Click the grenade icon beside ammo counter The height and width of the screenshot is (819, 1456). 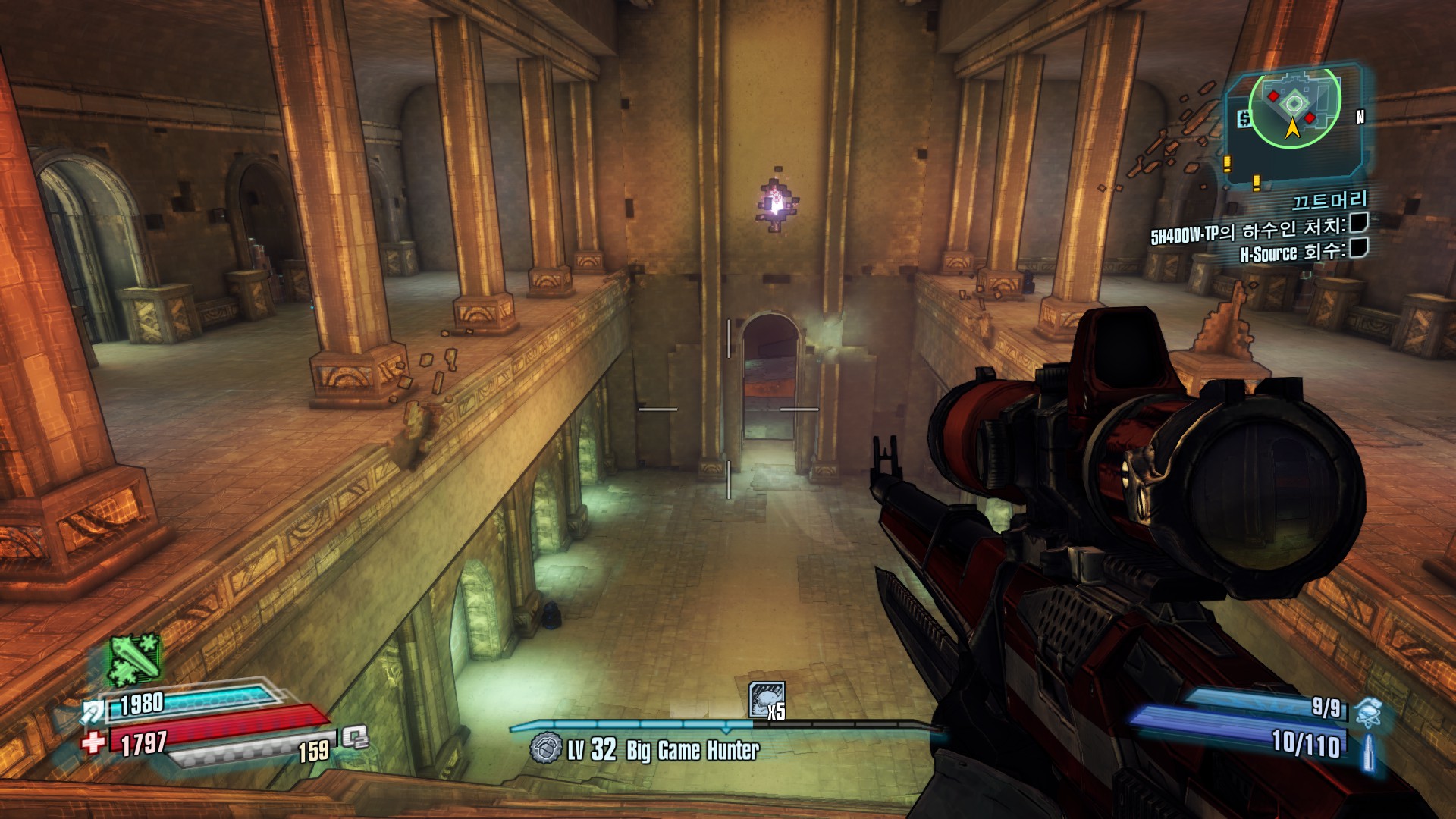point(1369,712)
